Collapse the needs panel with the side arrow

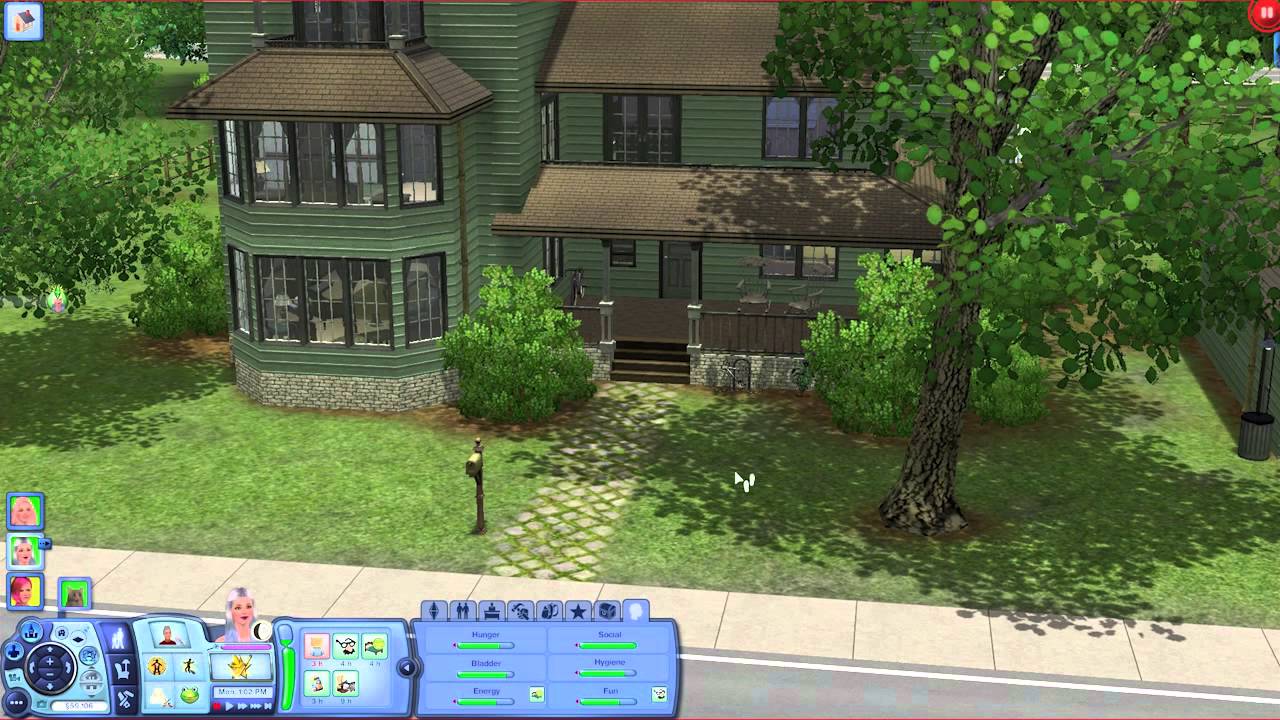406,667
